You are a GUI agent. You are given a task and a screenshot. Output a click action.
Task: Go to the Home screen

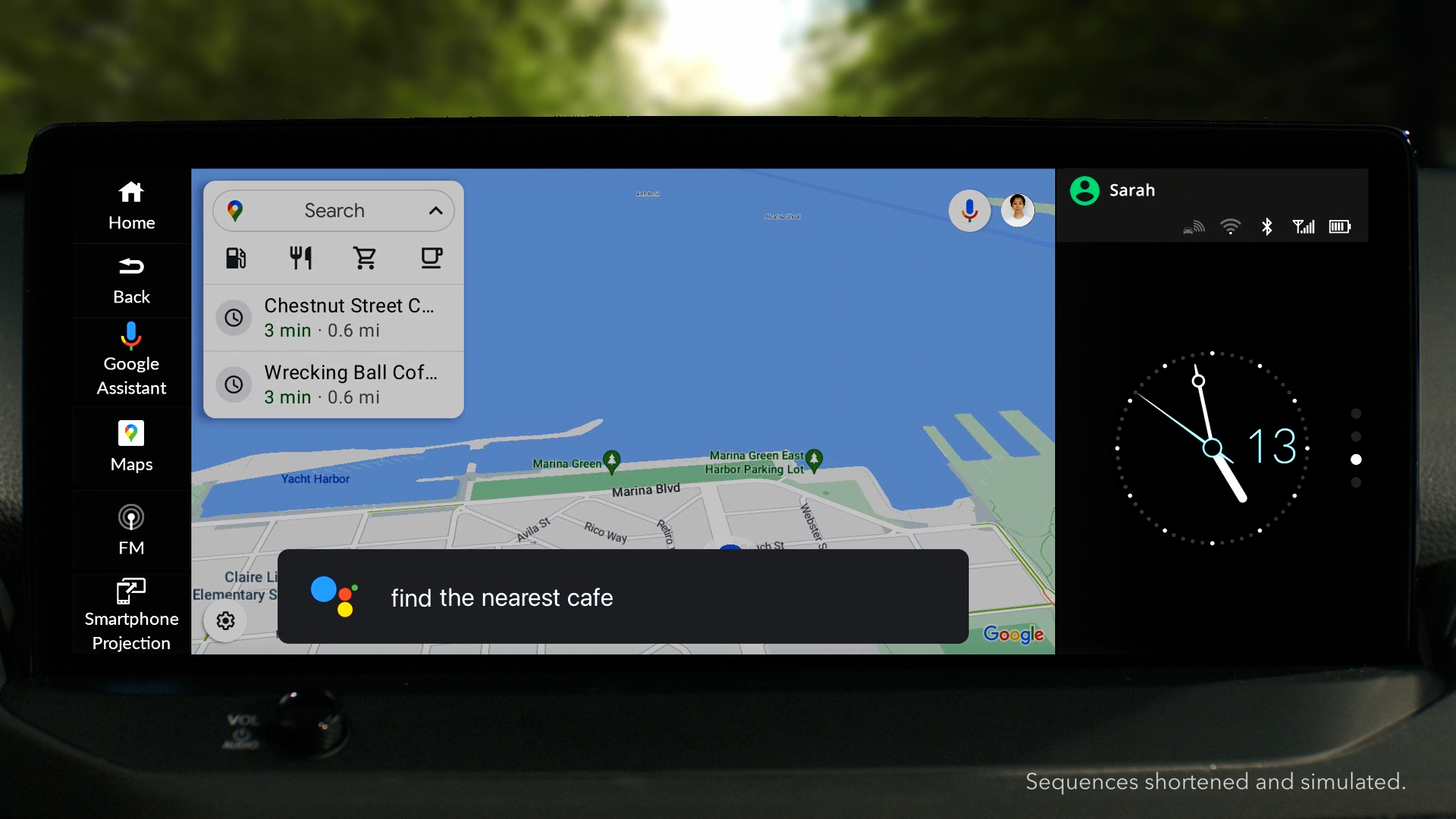[130, 205]
